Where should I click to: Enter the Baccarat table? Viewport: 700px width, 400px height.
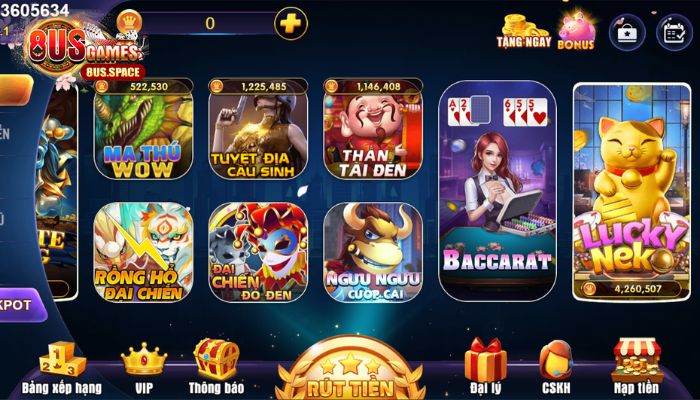497,192
